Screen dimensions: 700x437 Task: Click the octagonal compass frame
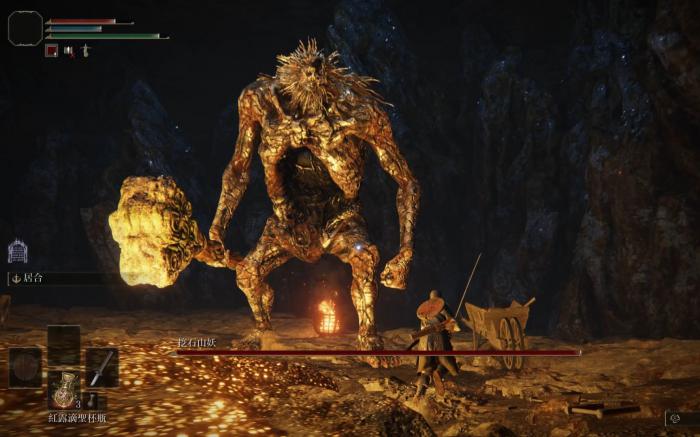pyautogui.click(x=25, y=28)
